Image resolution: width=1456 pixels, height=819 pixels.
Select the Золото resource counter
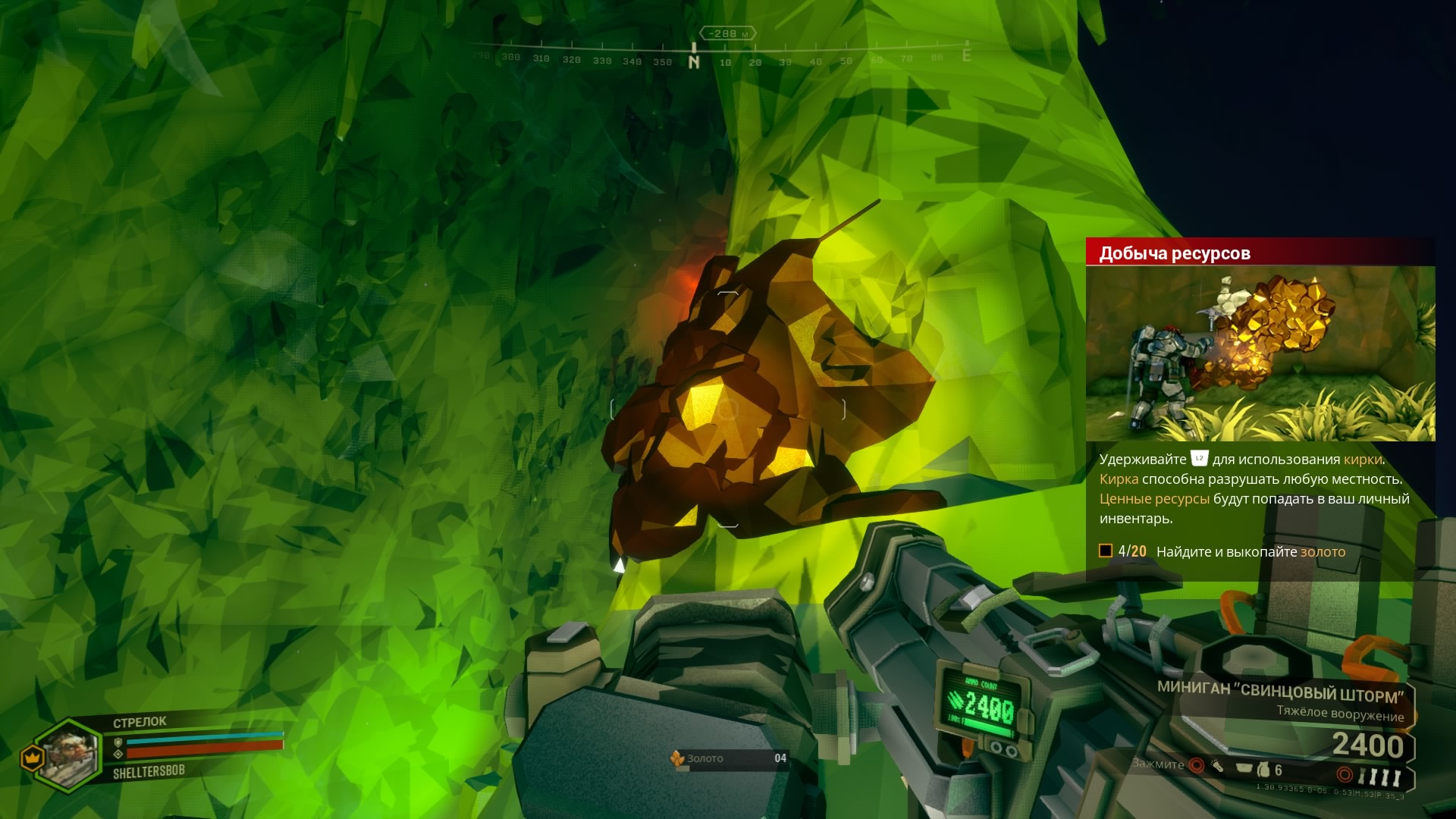pos(729,758)
